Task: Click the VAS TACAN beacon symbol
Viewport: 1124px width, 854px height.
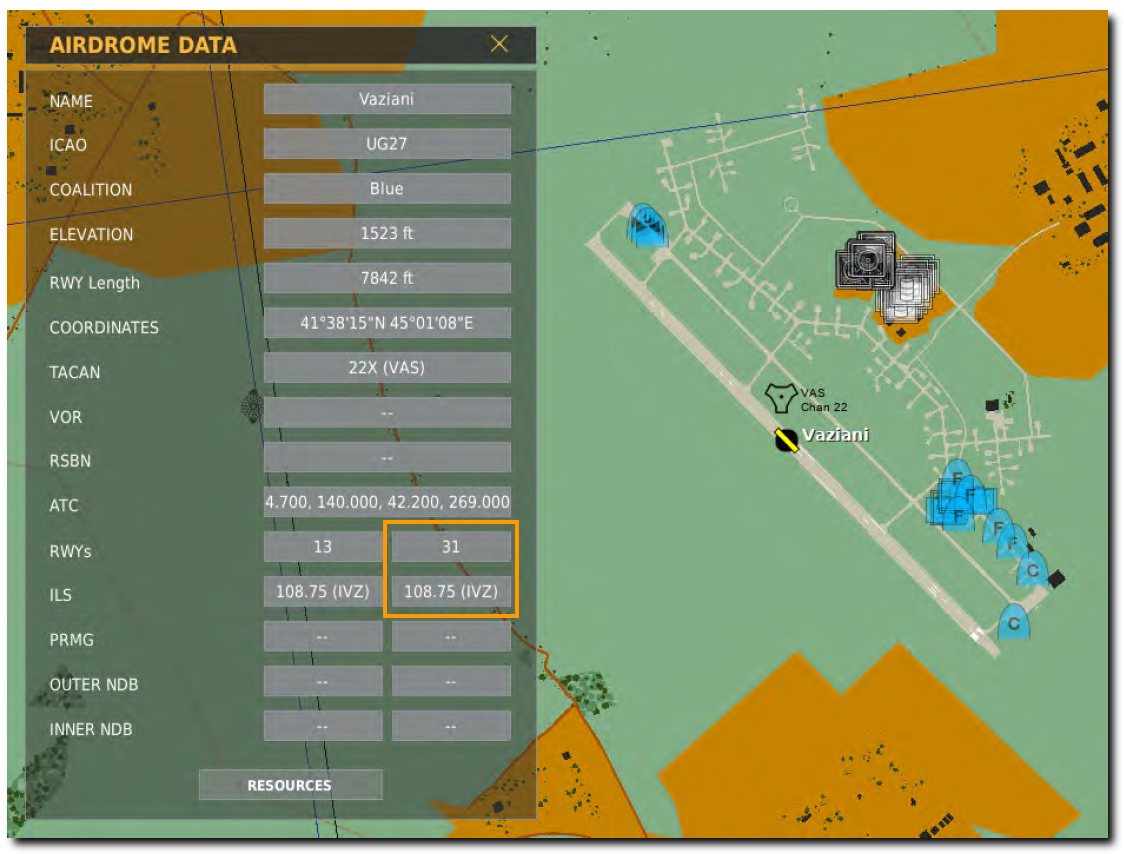Action: point(780,397)
